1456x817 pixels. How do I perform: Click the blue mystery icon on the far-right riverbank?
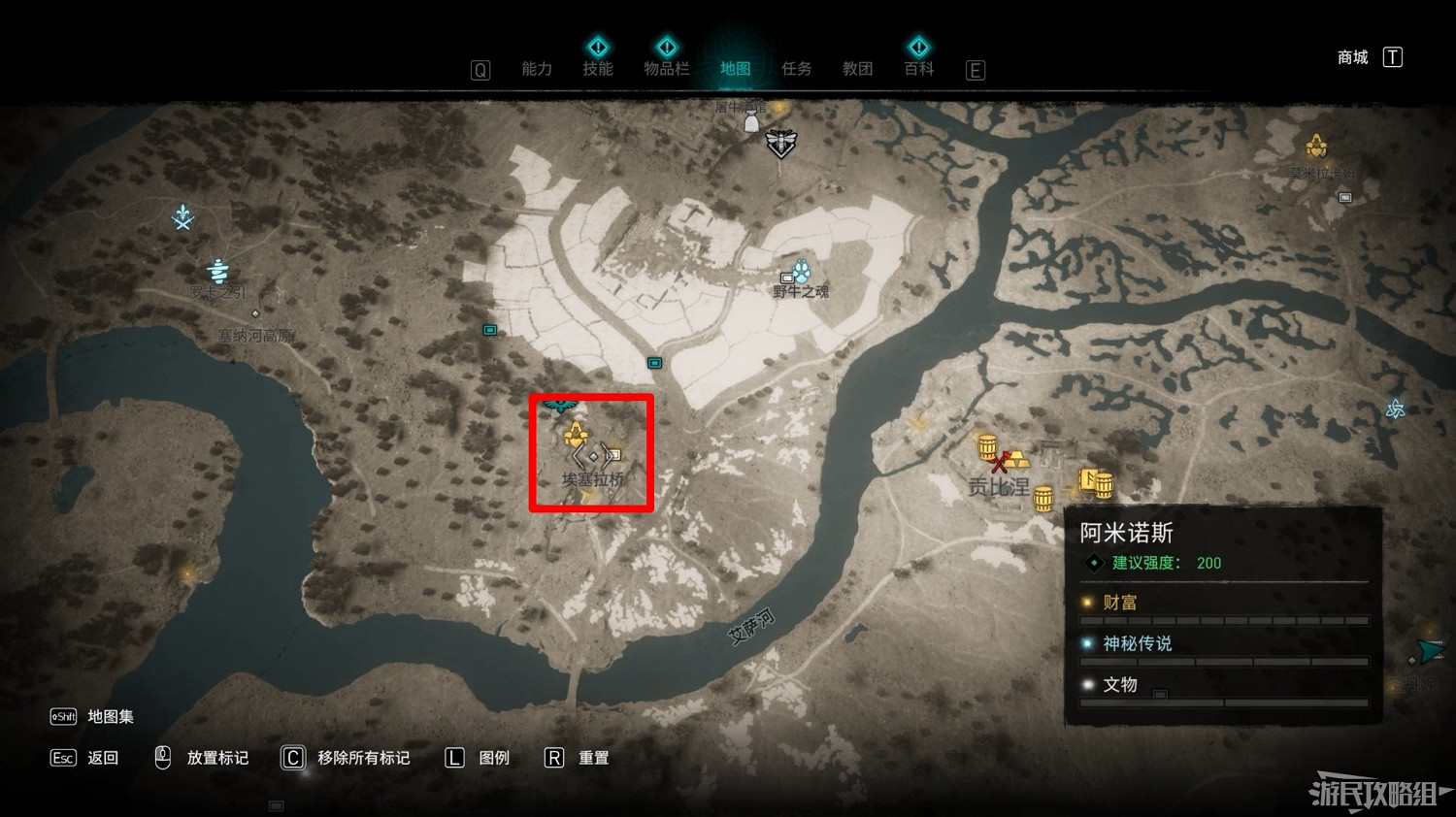click(x=1395, y=410)
